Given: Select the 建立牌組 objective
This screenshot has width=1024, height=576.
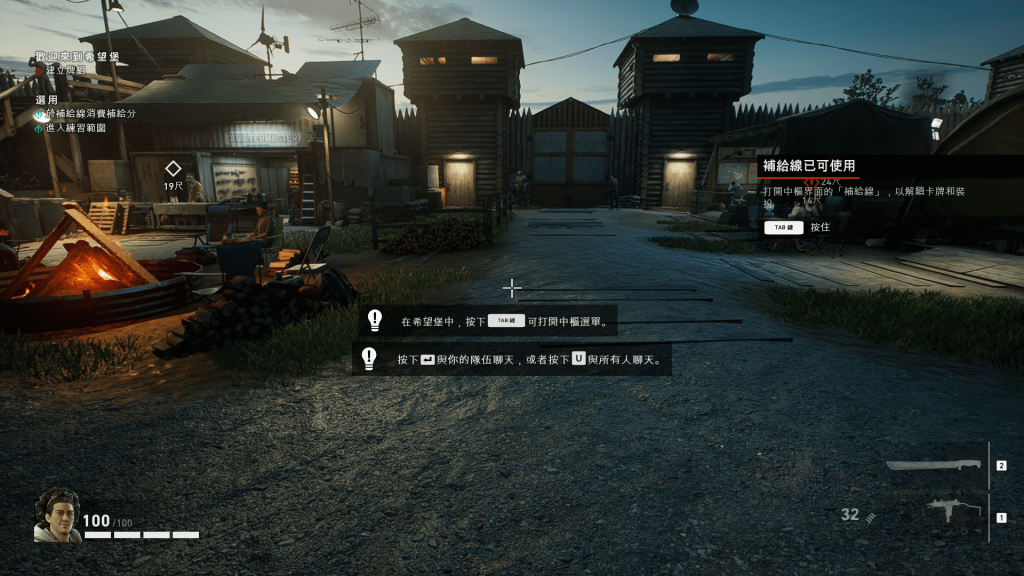Looking at the screenshot, I should tap(66, 71).
